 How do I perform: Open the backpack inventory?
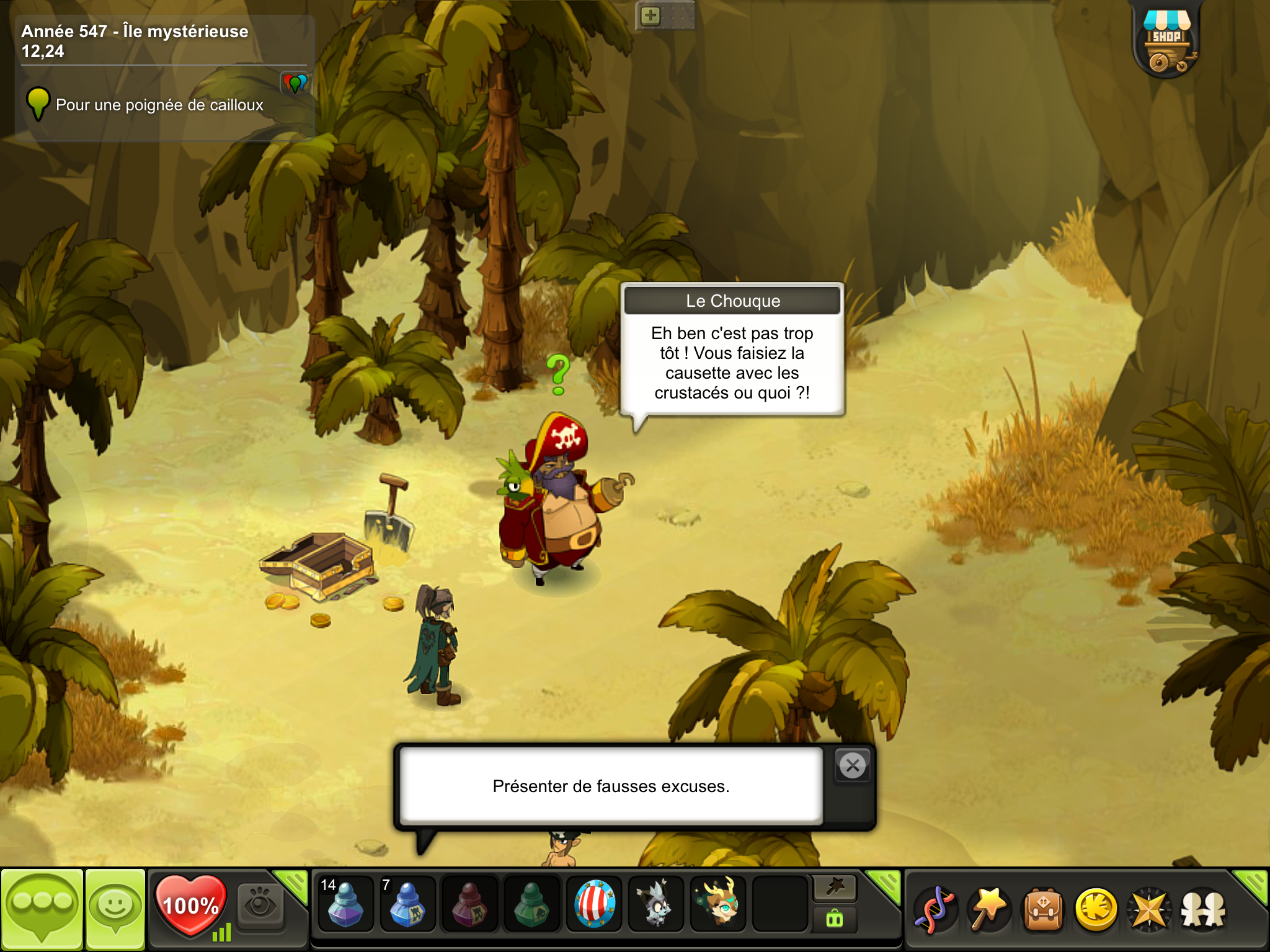click(x=1042, y=909)
